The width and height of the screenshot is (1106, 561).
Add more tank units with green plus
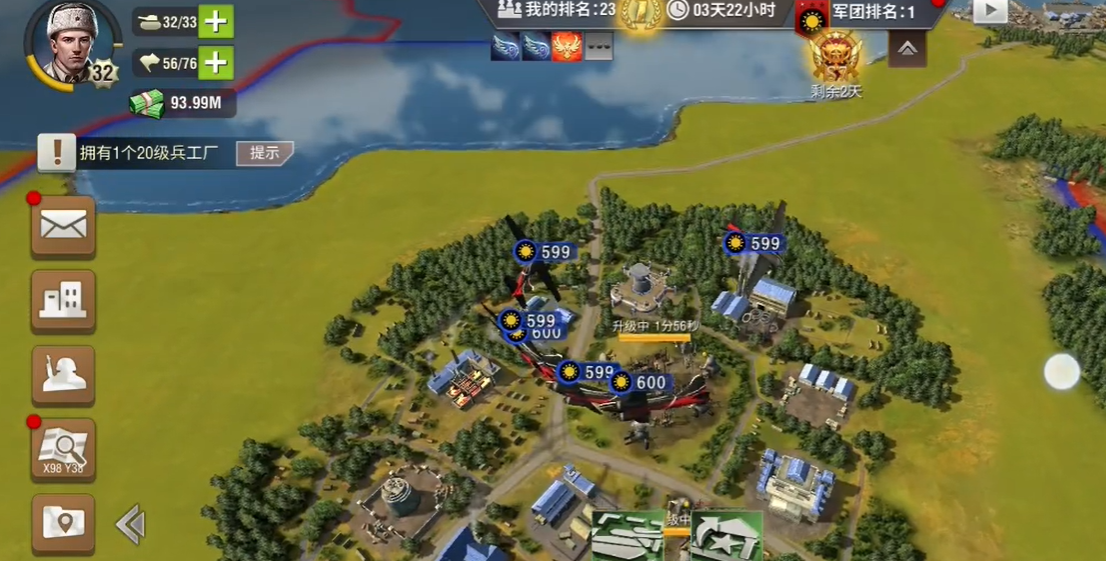(x=215, y=21)
